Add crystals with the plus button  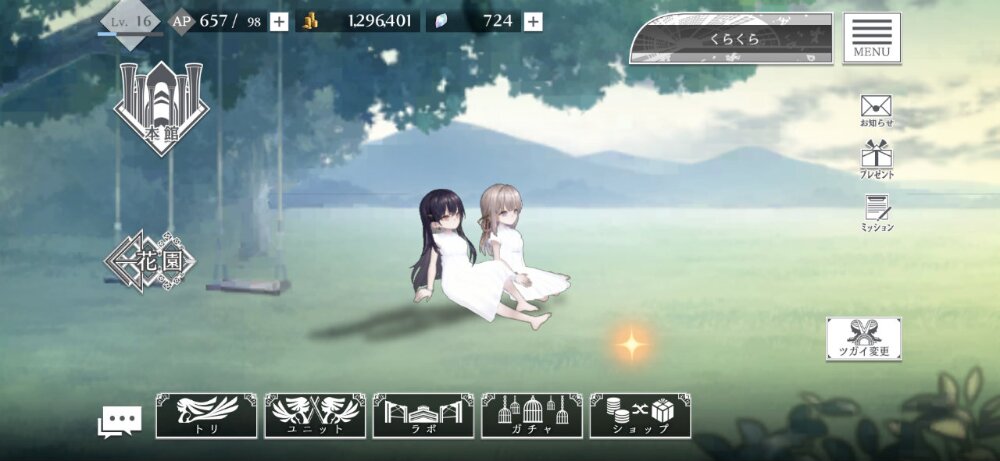[533, 21]
